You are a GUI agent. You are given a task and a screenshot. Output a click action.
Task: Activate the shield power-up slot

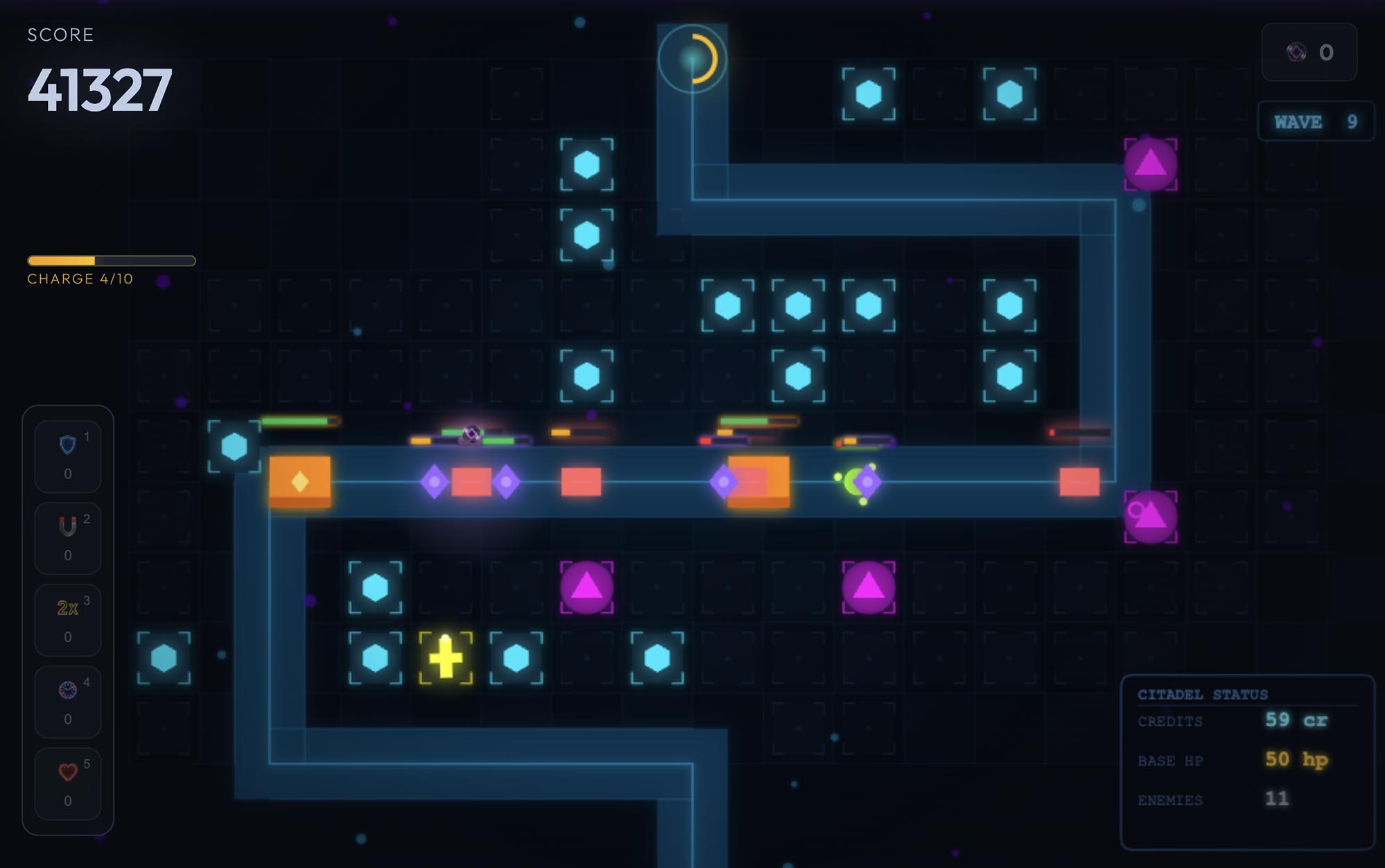click(x=68, y=456)
